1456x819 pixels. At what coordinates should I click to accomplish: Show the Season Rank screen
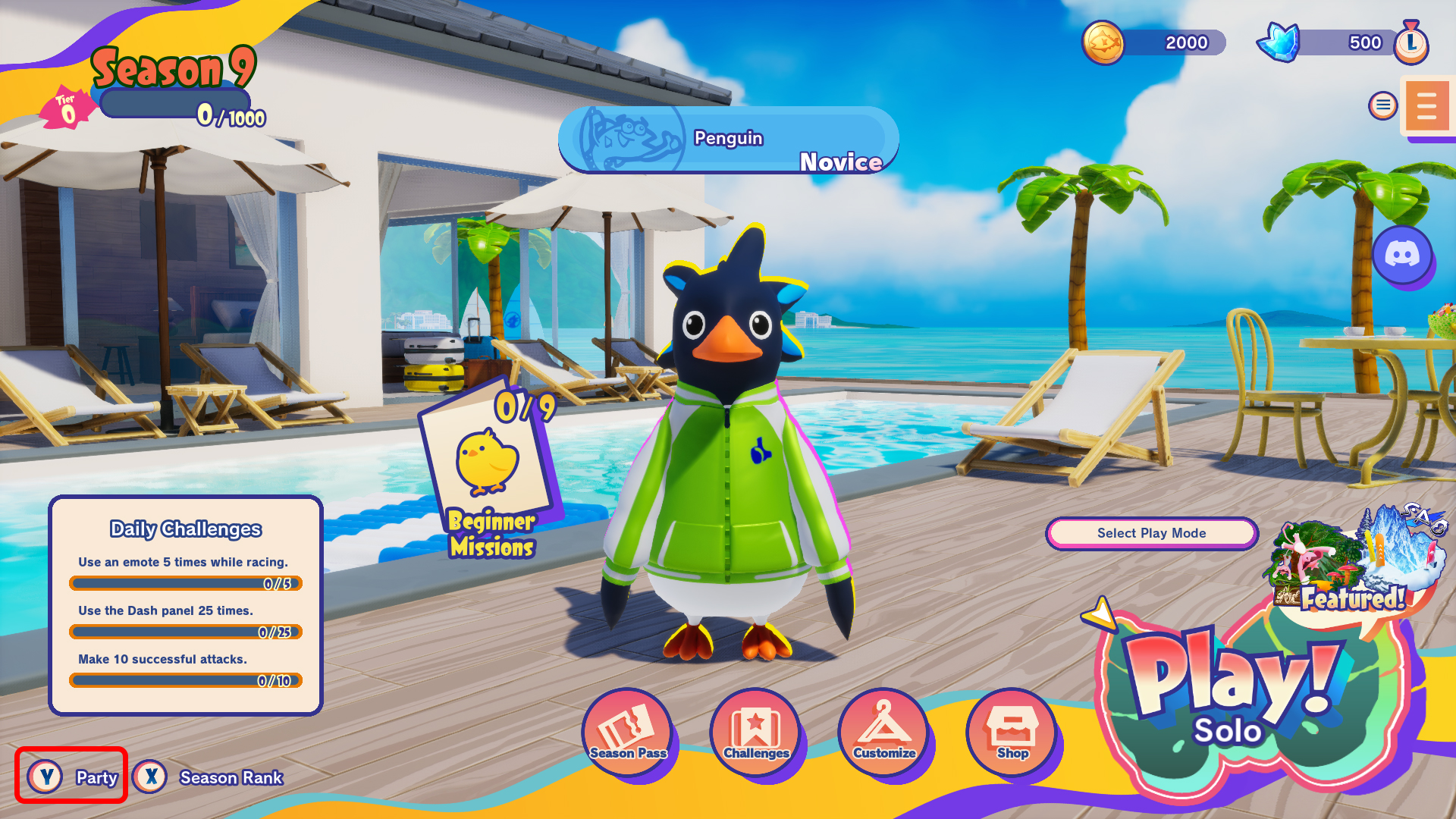[209, 777]
